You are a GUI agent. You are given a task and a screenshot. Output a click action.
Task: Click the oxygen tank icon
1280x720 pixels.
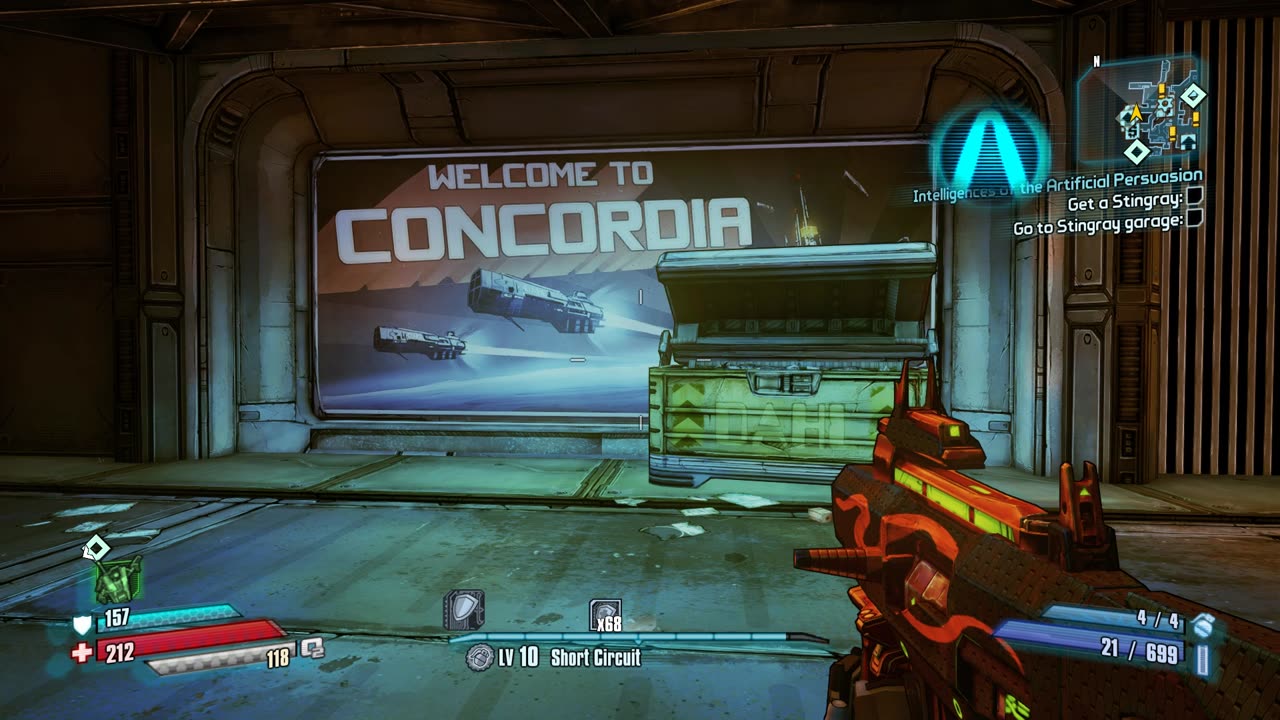[x=312, y=648]
